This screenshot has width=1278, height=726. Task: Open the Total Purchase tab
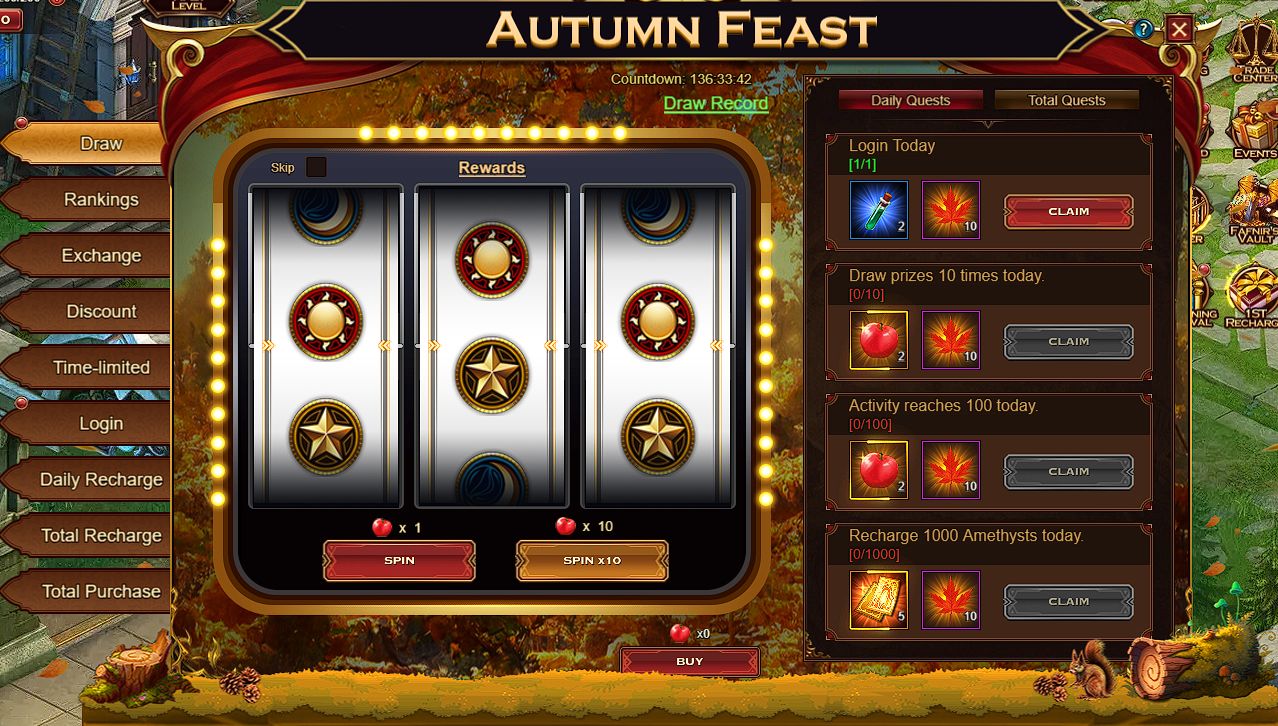coord(100,592)
